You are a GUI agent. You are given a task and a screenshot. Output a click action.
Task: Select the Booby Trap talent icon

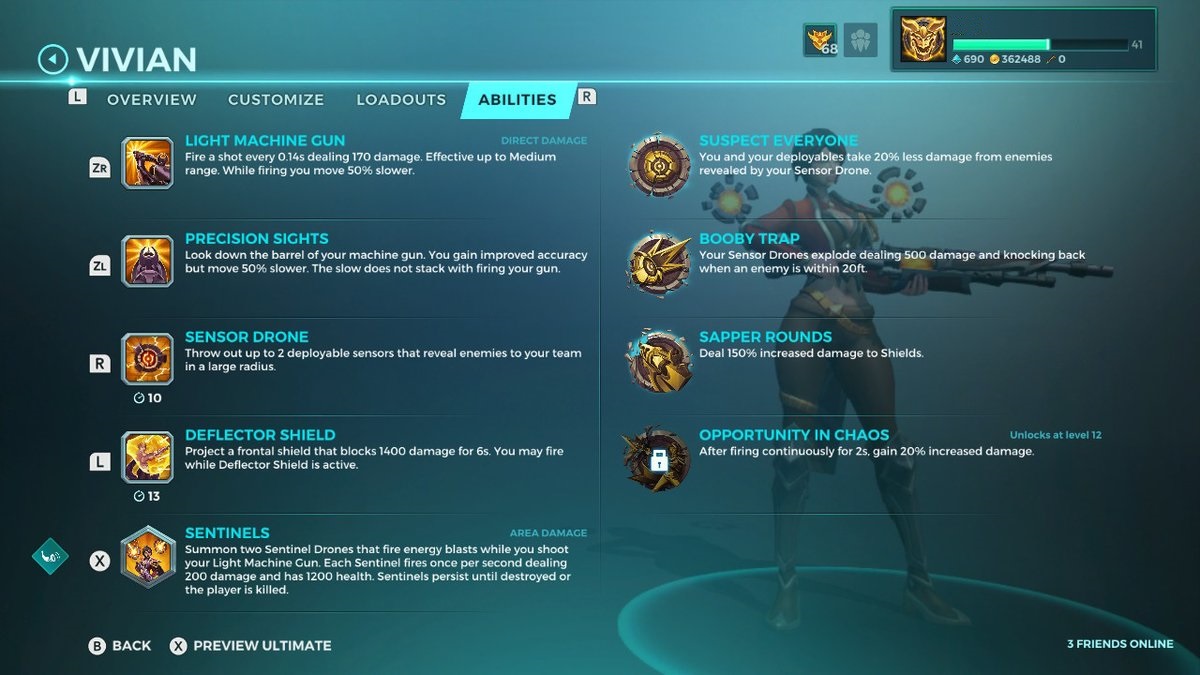coord(658,262)
